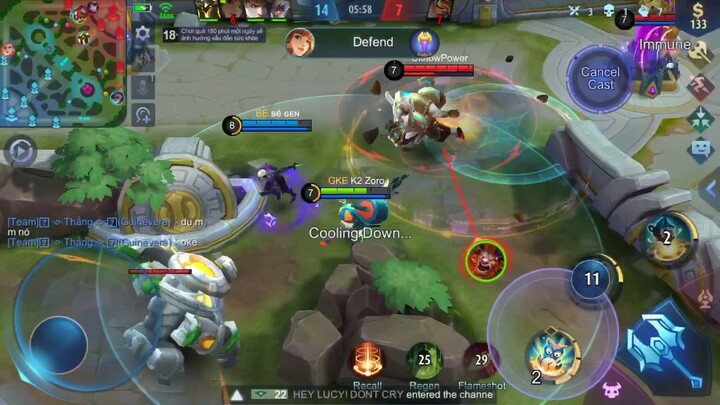The image size is (720, 405).
Task: Toggle the voice microphone icon
Action: [143, 88]
